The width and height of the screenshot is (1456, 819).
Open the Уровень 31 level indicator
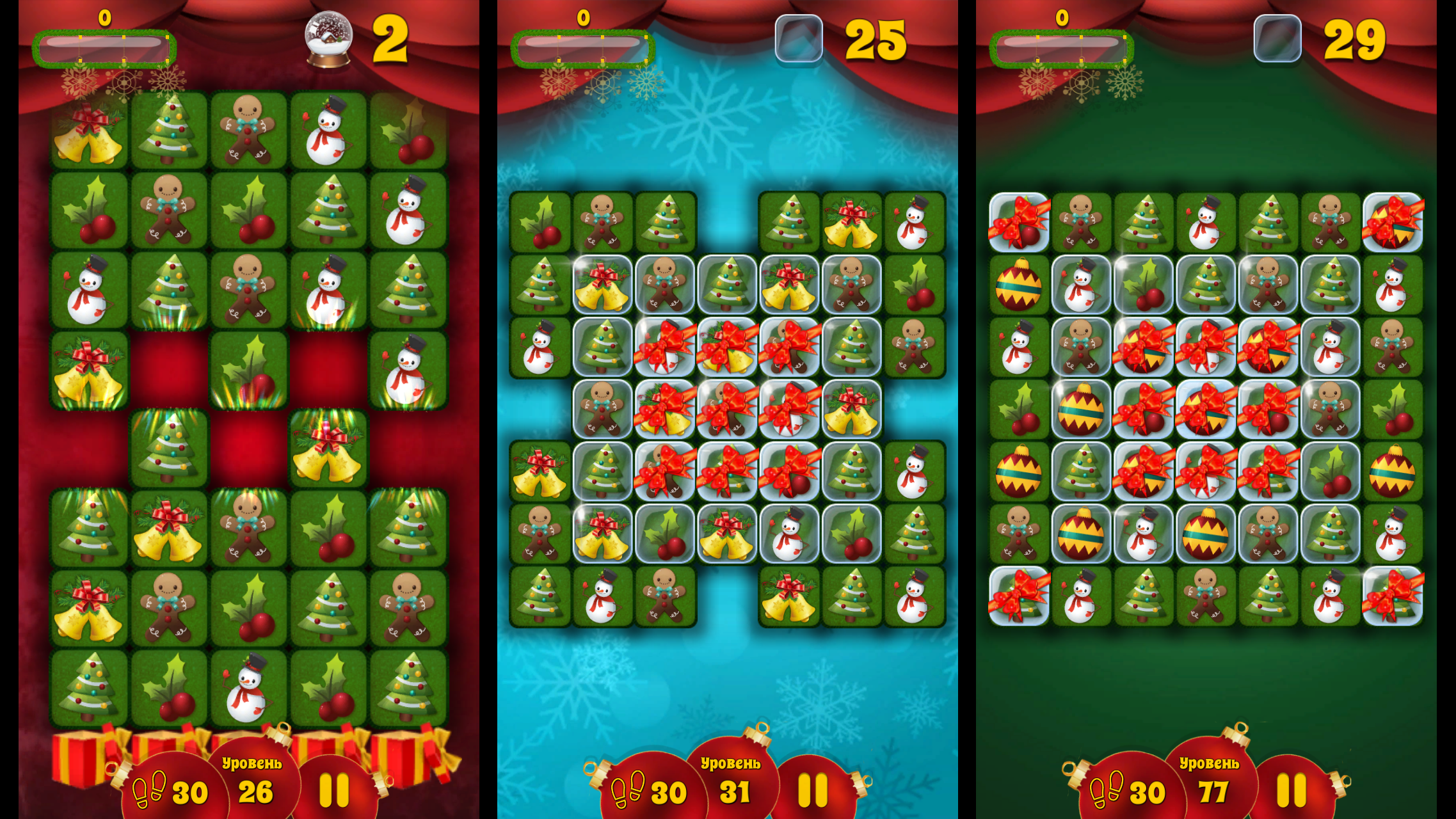coord(733,777)
